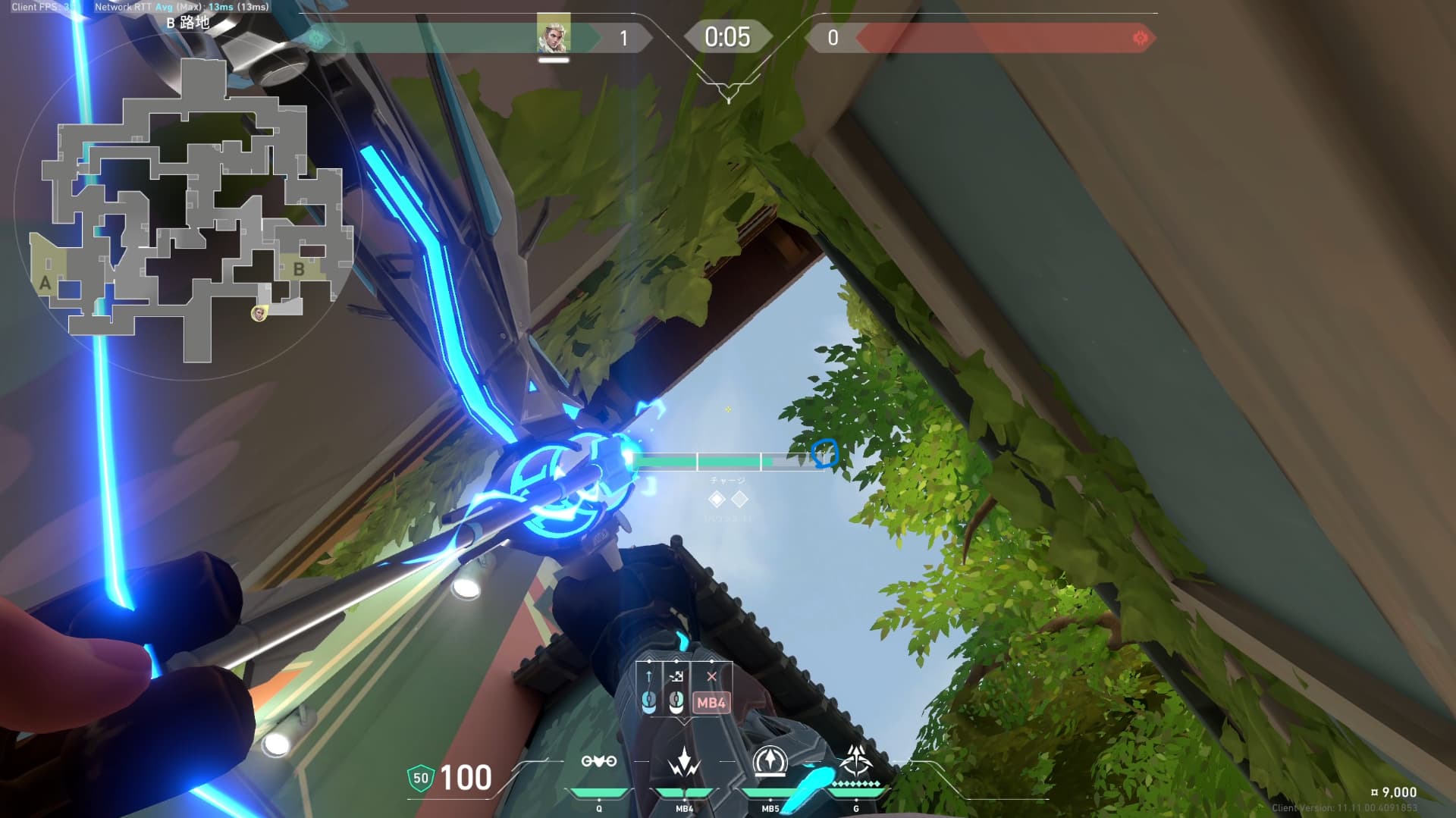Click the player marker on the minimap
The height and width of the screenshot is (818, 1456).
coord(259,313)
